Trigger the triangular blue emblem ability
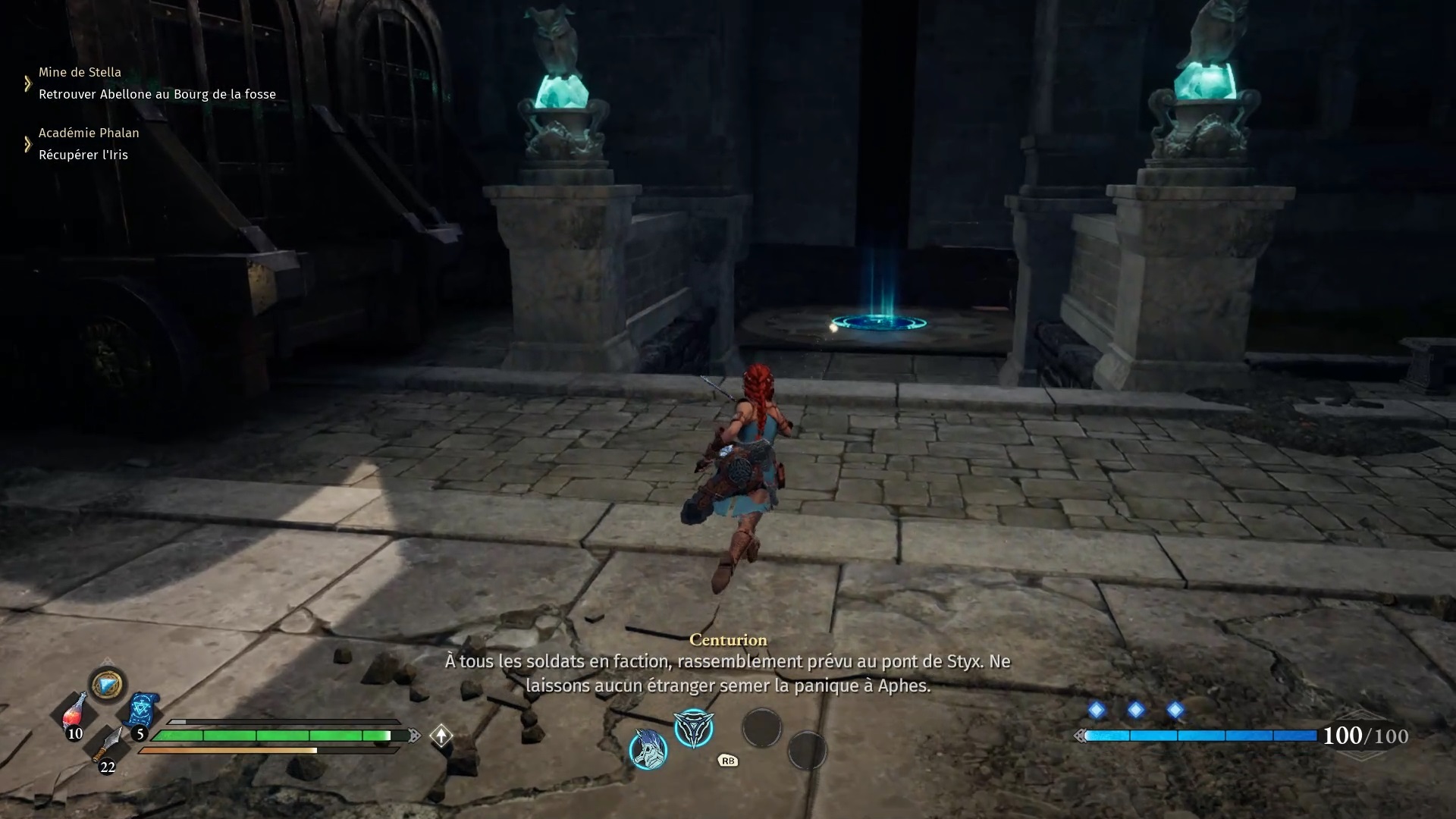The height and width of the screenshot is (819, 1456). point(694,728)
